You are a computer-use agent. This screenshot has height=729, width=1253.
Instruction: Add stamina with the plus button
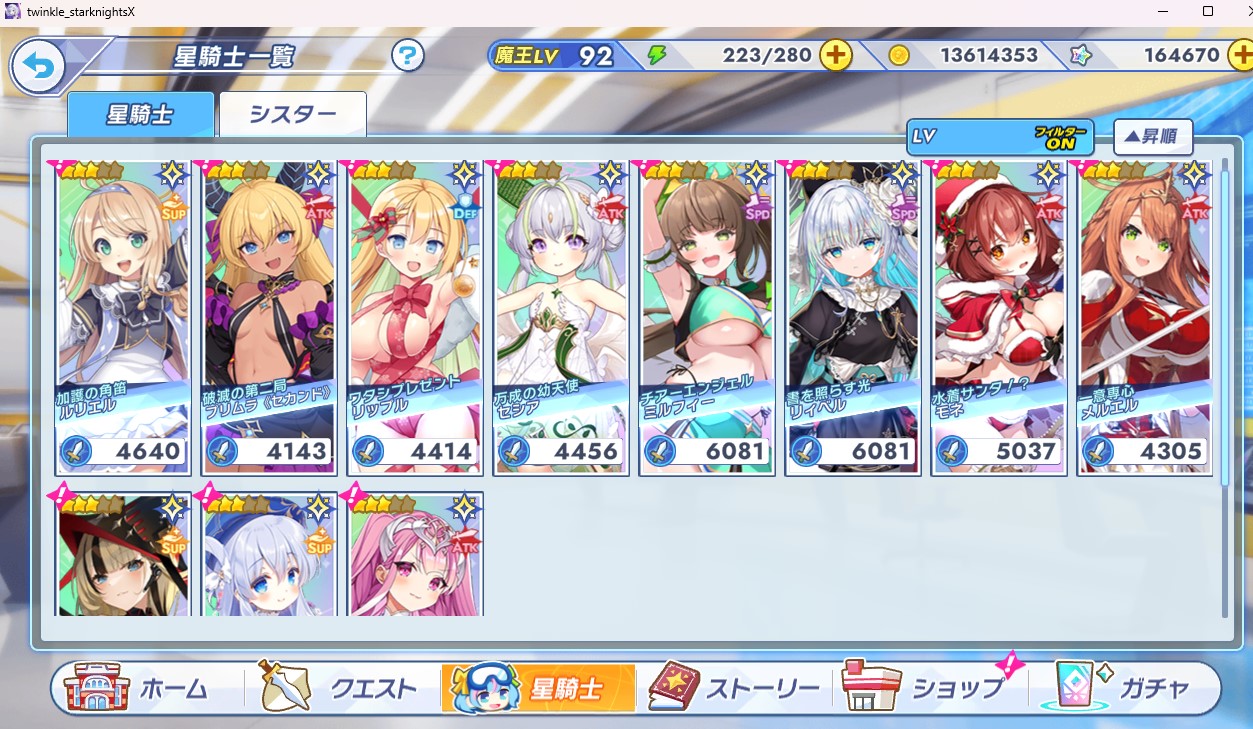836,56
